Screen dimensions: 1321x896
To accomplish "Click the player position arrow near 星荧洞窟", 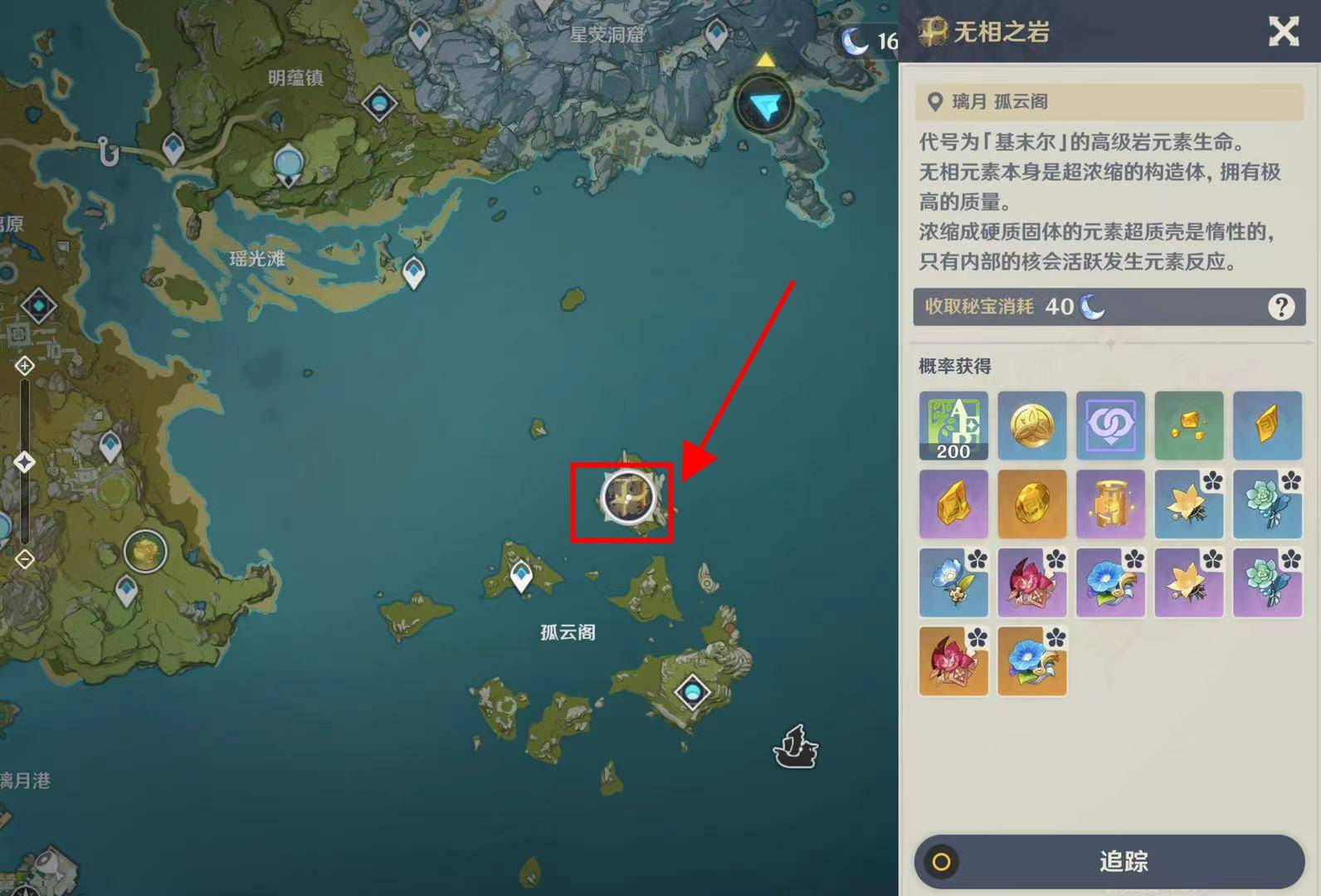I will 764,105.
